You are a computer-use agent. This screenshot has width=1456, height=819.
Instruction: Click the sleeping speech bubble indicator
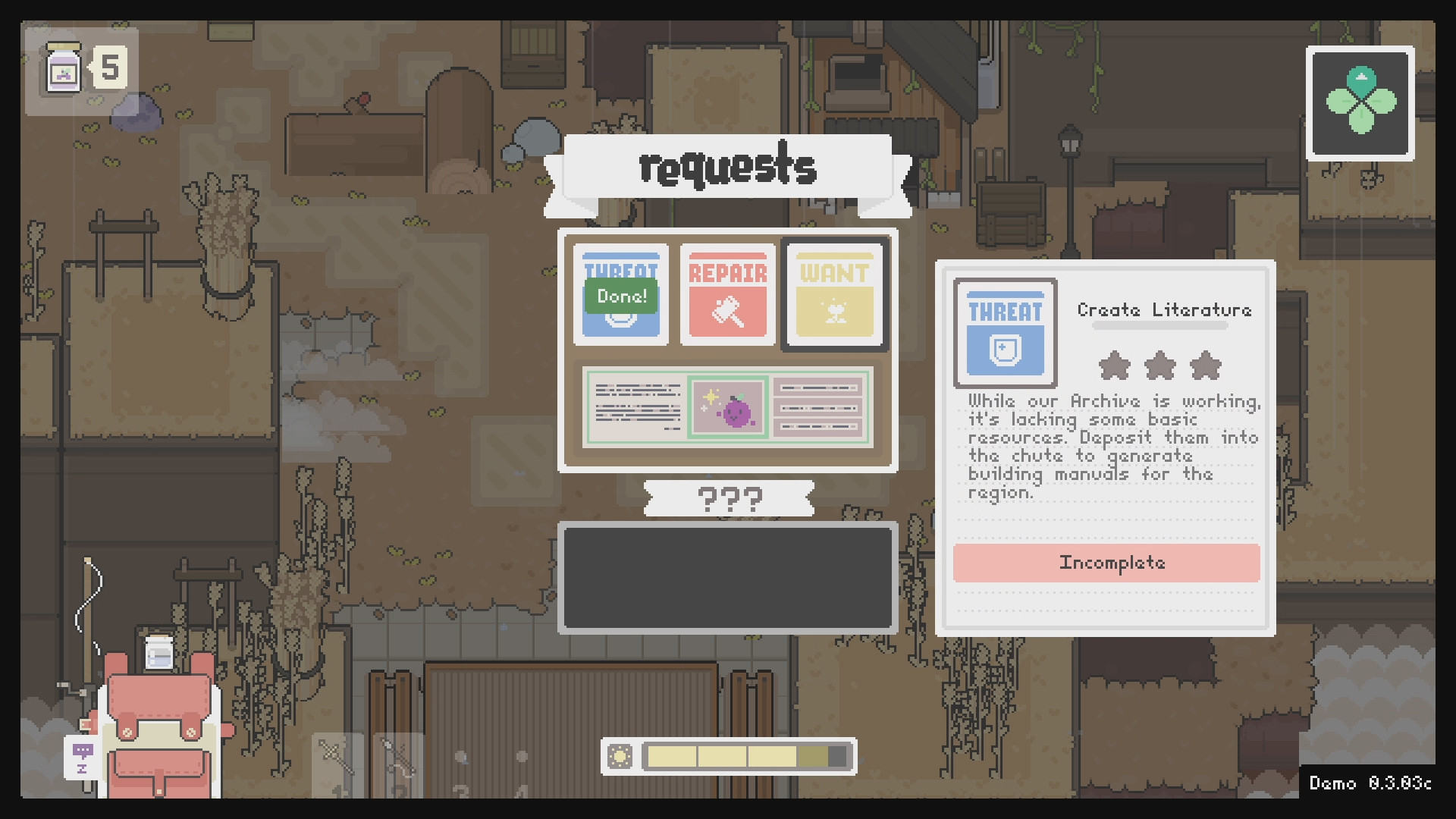[82, 758]
